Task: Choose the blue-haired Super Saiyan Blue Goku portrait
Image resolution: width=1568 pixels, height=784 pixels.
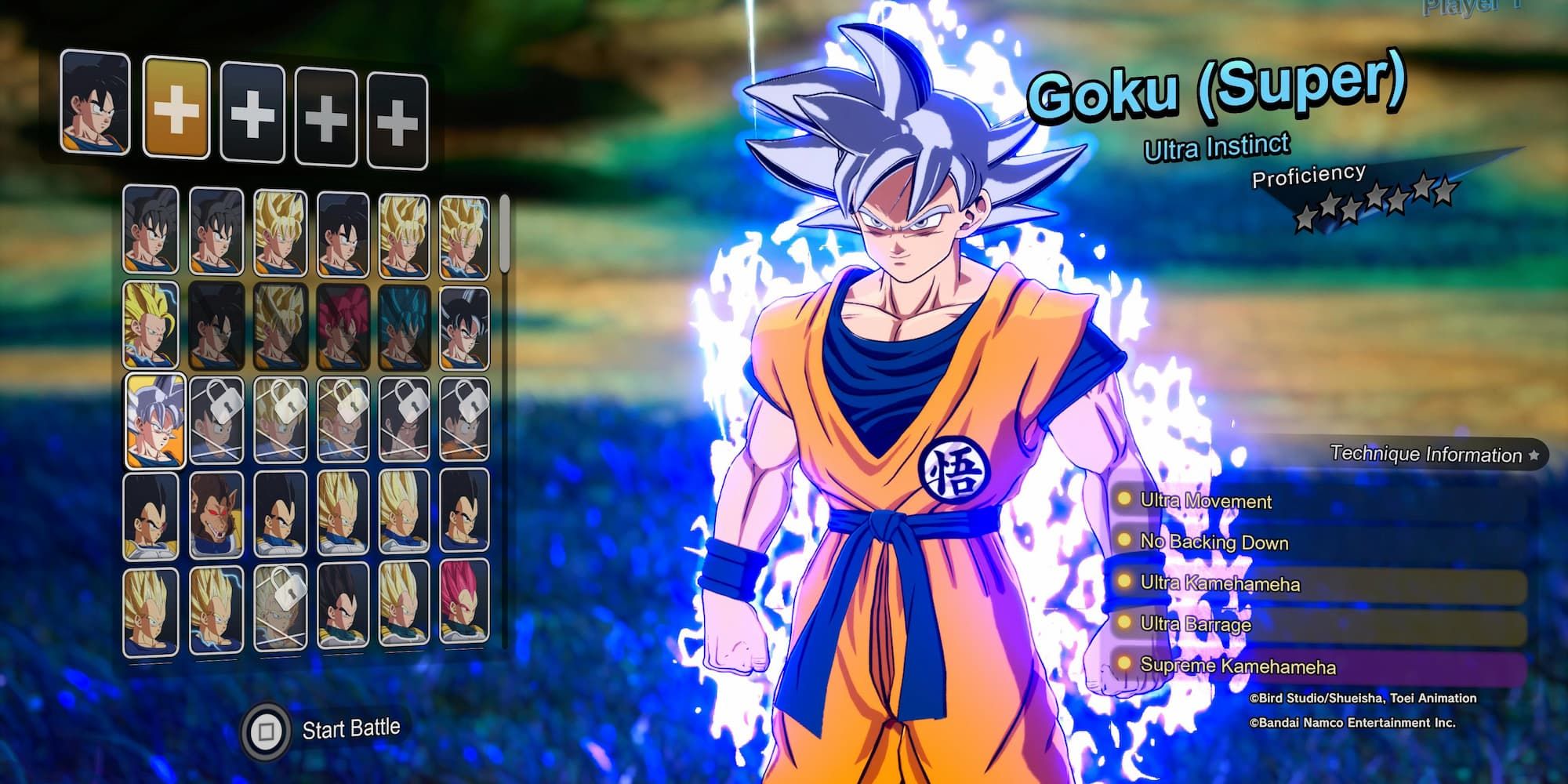Action: (x=403, y=328)
